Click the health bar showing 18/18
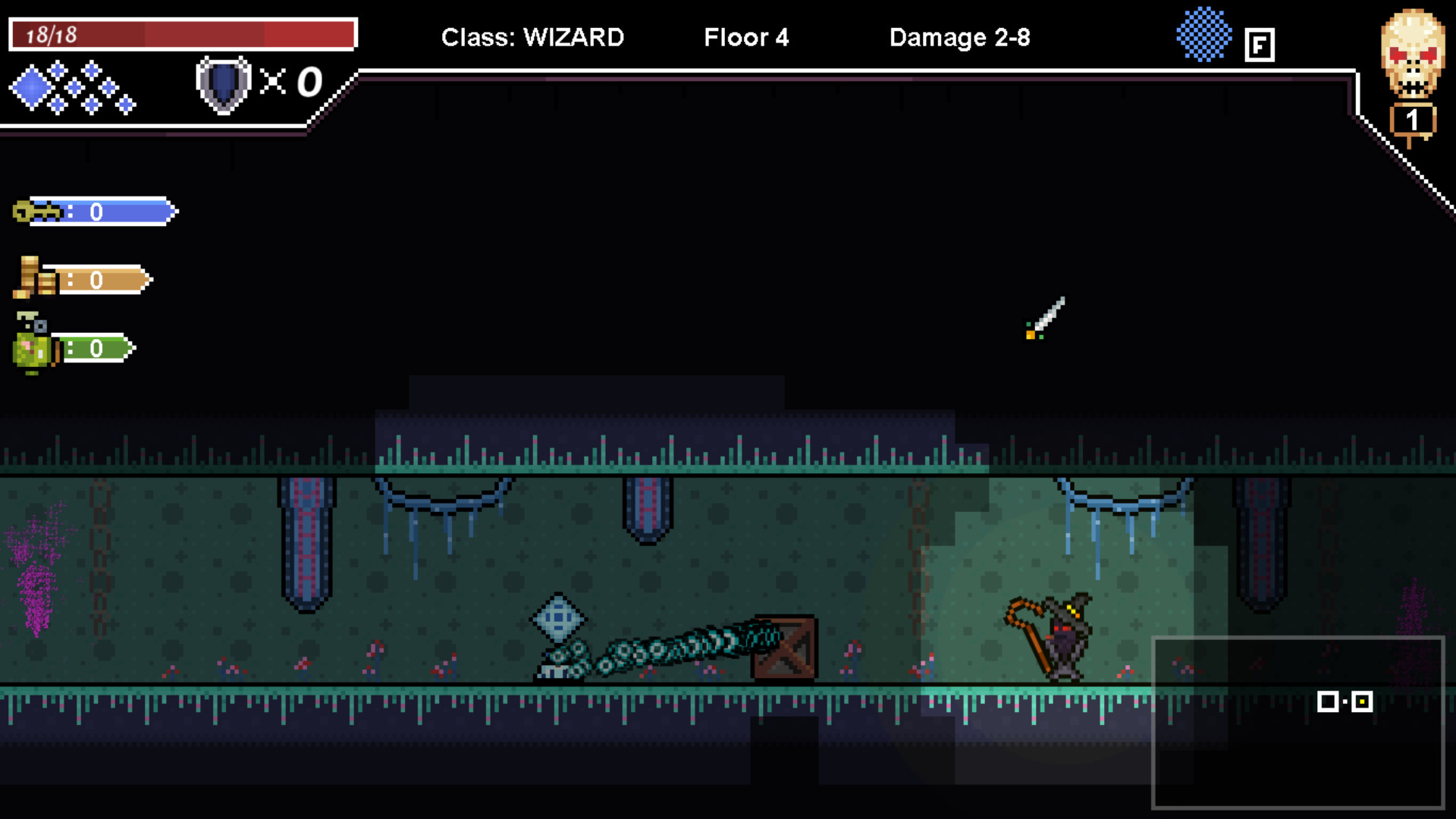The height and width of the screenshot is (819, 1456). (x=182, y=34)
